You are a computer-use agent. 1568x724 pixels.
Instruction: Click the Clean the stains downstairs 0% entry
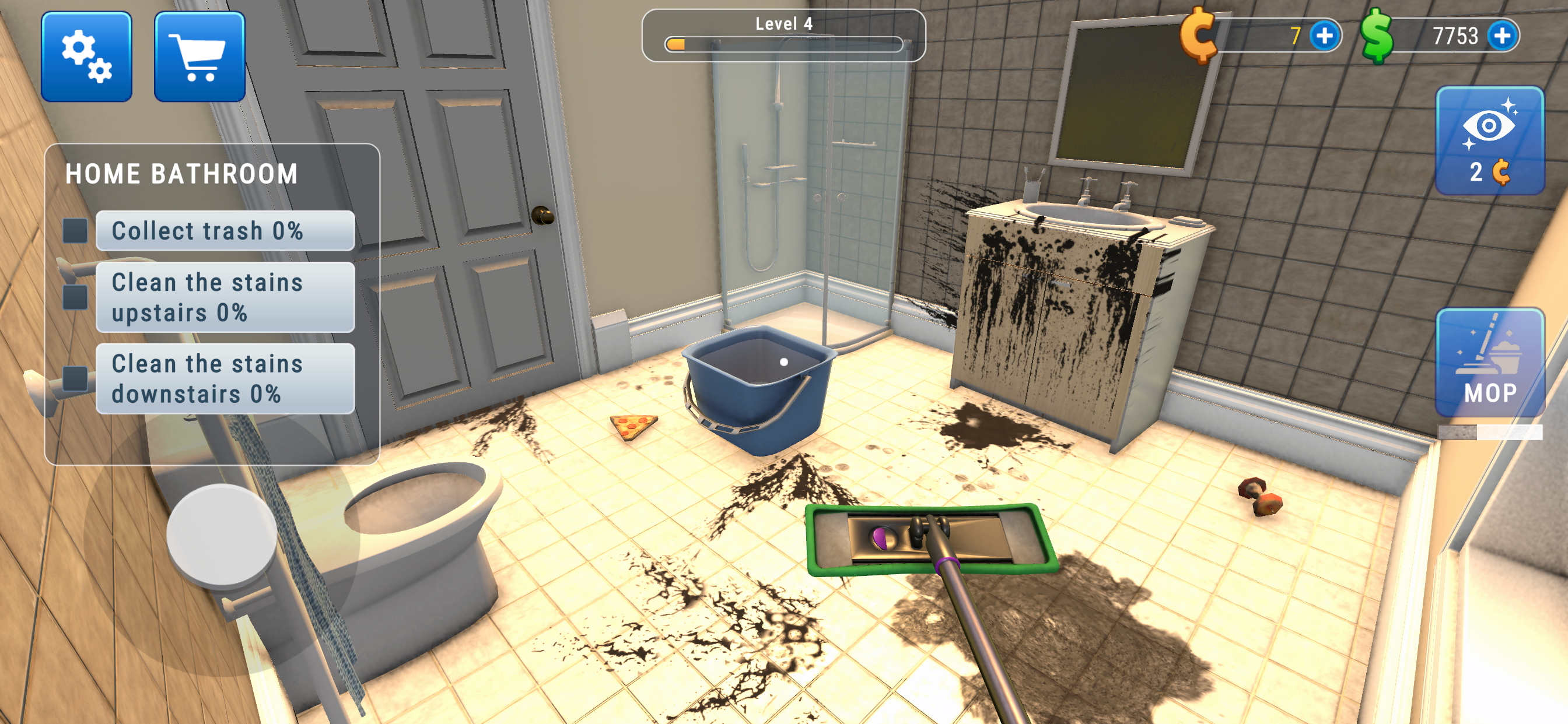pos(225,378)
